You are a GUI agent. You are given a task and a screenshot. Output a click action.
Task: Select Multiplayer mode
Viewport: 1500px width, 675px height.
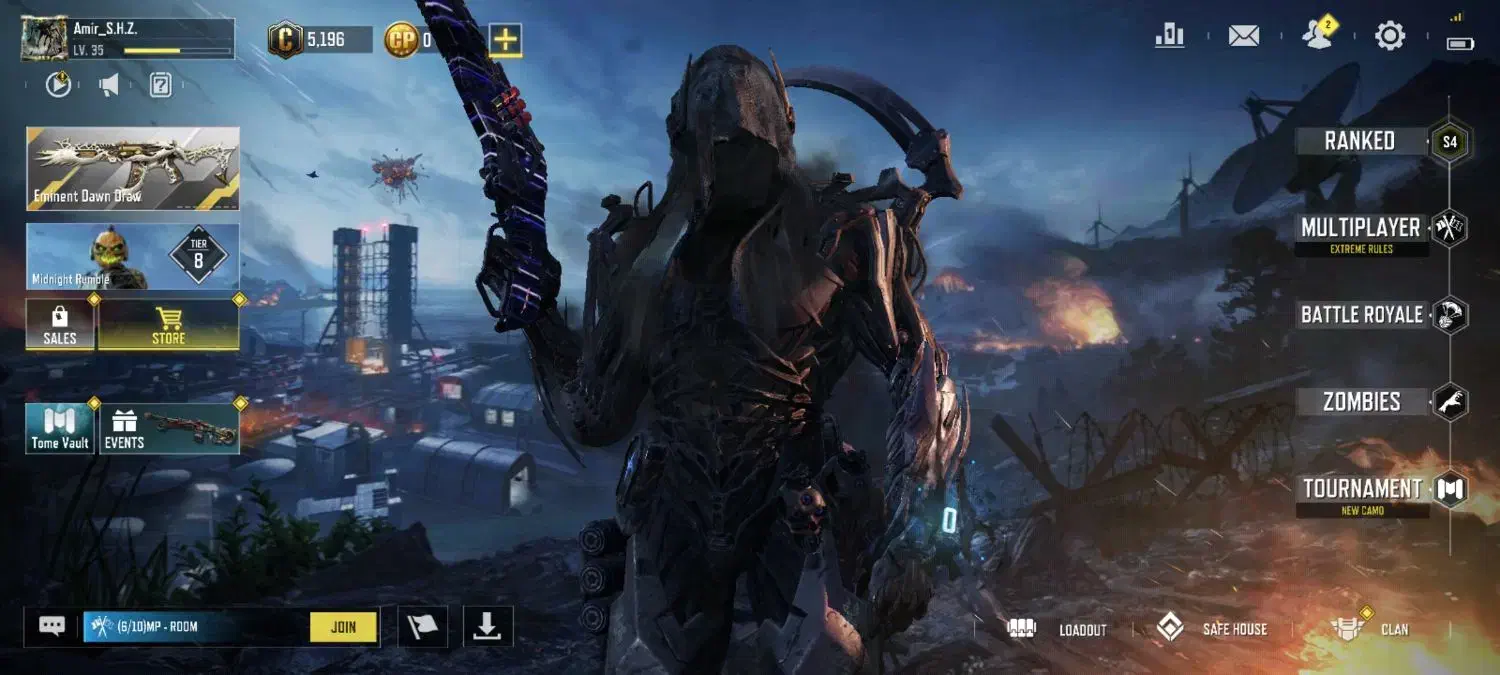coord(1360,228)
